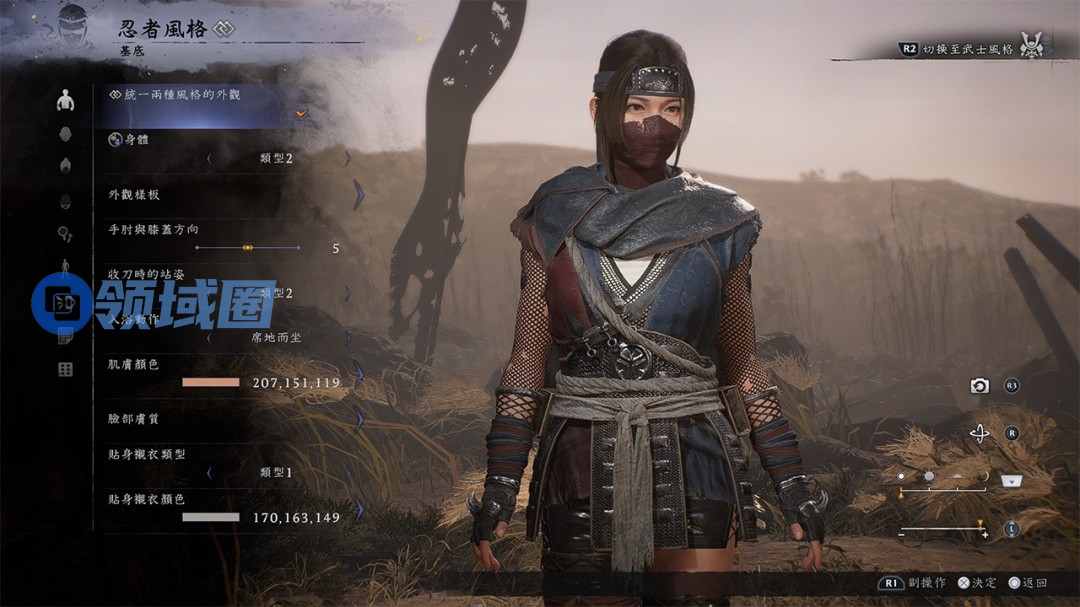Image resolution: width=1080 pixels, height=607 pixels.
Task: Adjust the 手肘與膝蓋方向 slider
Action: (x=248, y=247)
